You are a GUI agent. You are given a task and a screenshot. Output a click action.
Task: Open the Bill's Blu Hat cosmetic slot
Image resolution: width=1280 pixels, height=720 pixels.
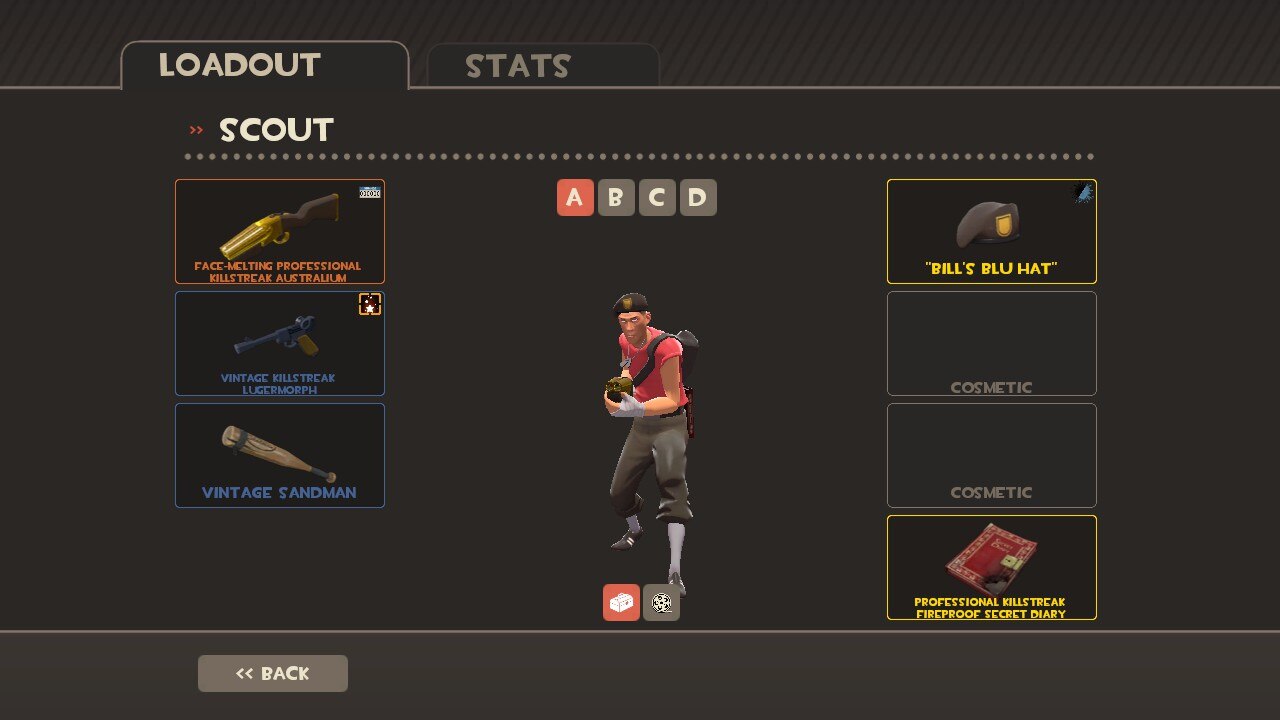(991, 232)
